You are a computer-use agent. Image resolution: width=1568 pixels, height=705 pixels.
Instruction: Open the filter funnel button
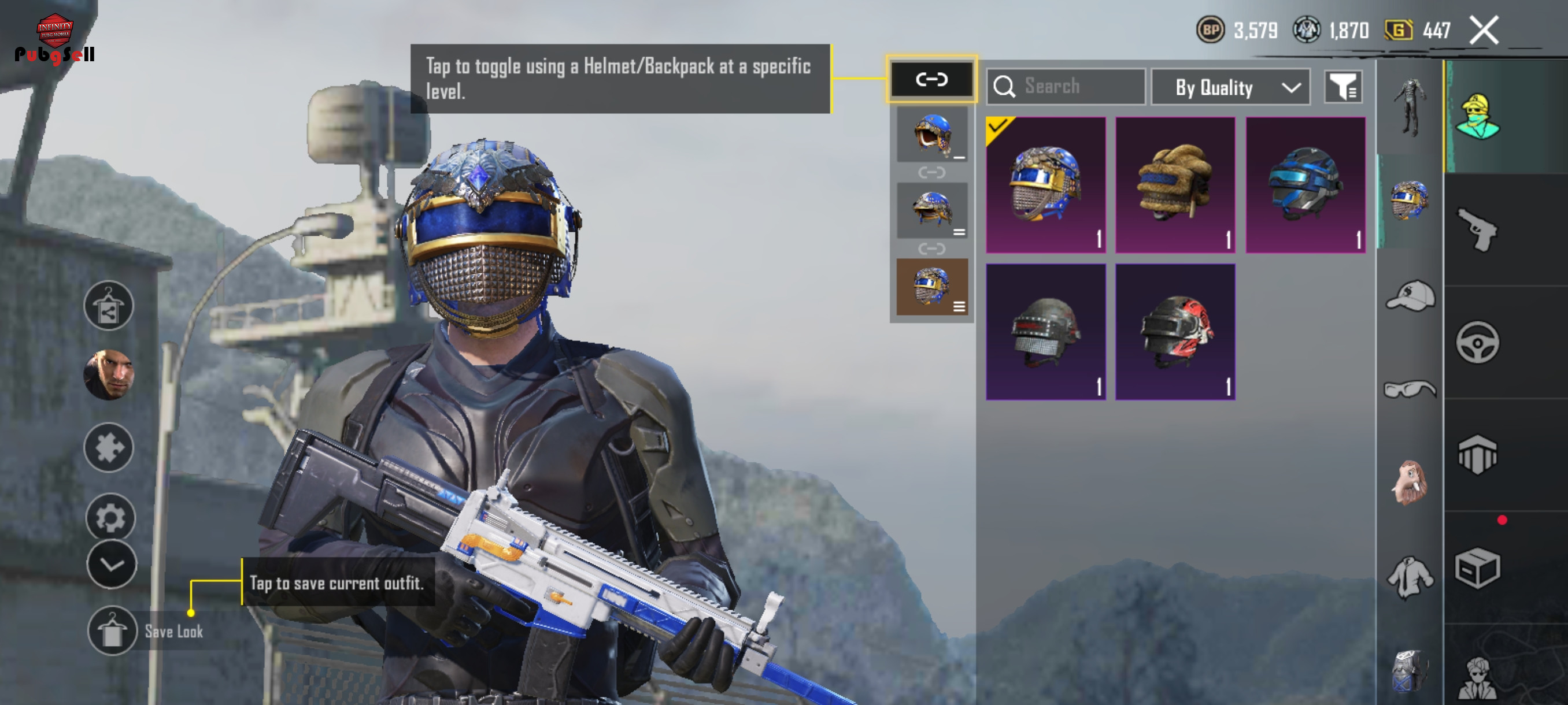coord(1343,87)
